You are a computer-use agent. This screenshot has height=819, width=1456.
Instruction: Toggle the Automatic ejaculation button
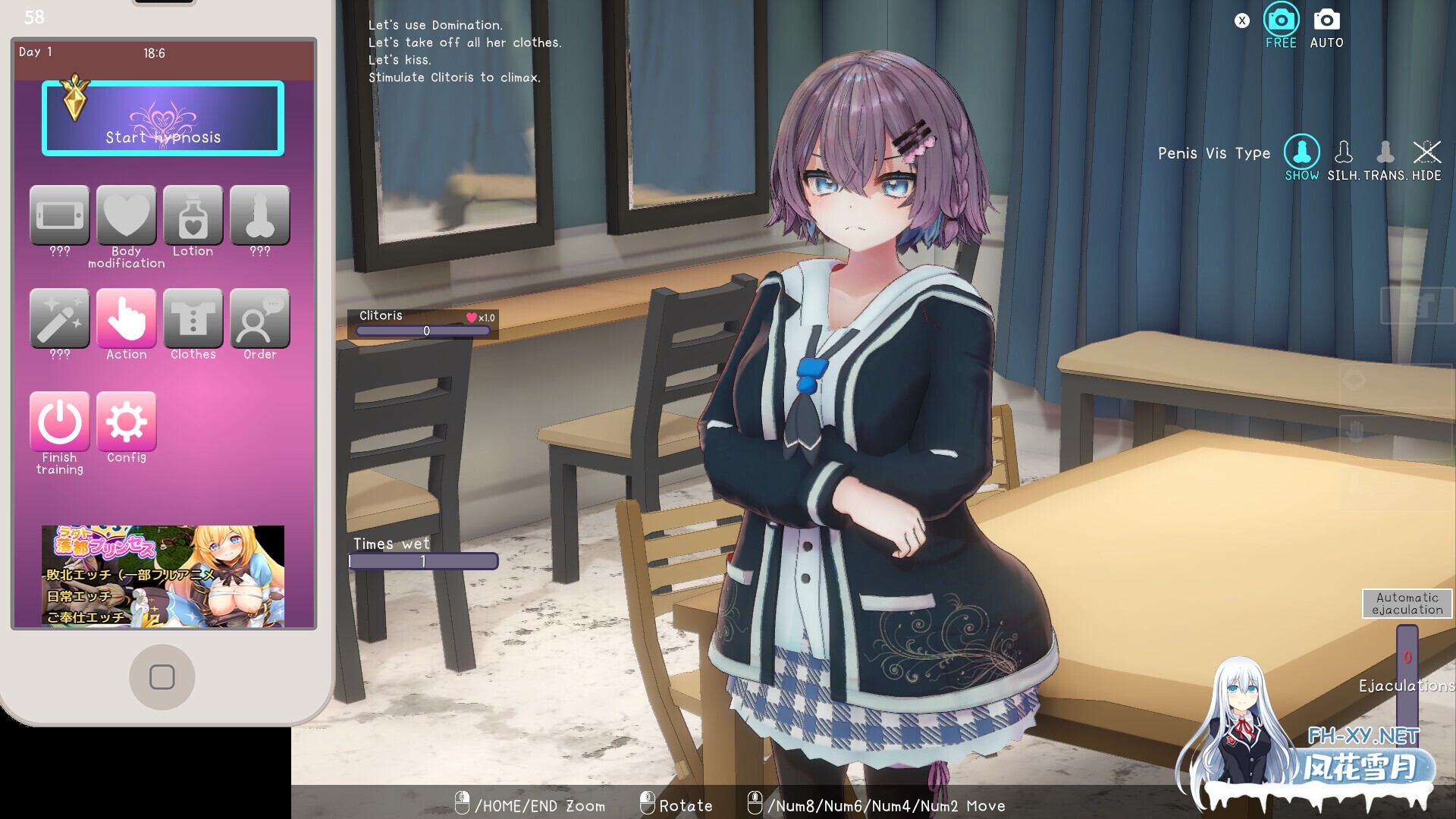pyautogui.click(x=1407, y=604)
